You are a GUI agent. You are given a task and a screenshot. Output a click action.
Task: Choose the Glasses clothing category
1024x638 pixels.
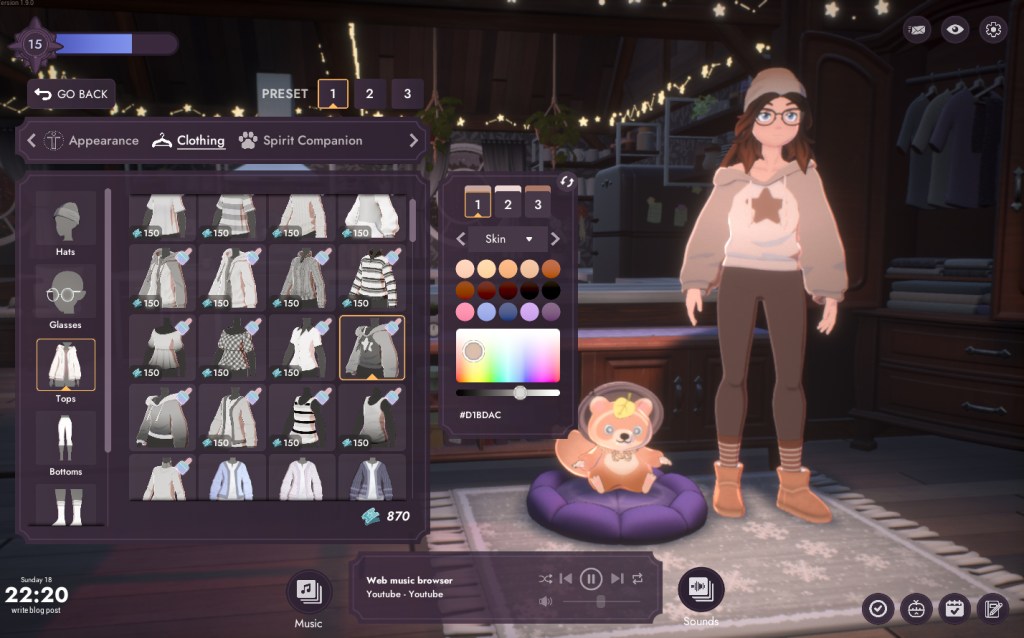[66, 295]
